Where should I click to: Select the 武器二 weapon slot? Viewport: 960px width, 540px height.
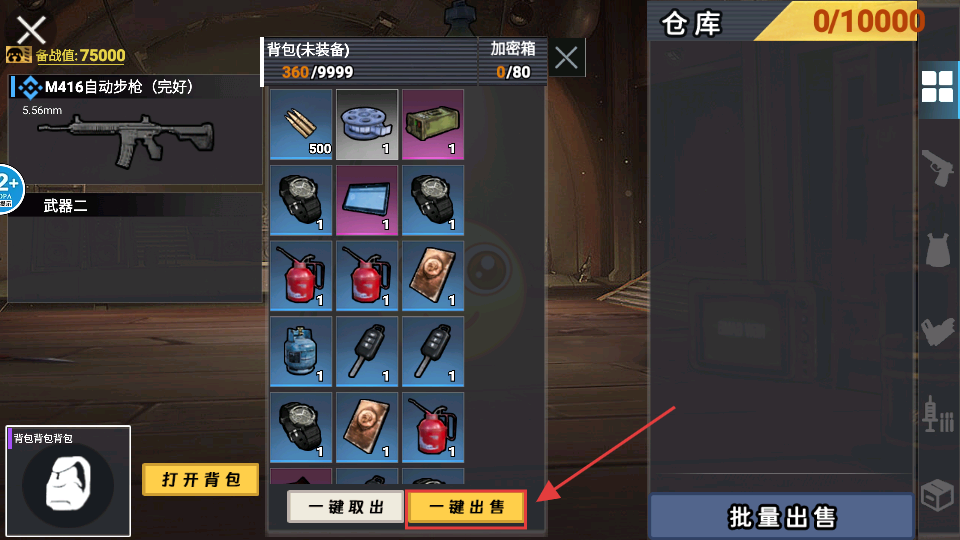click(134, 246)
